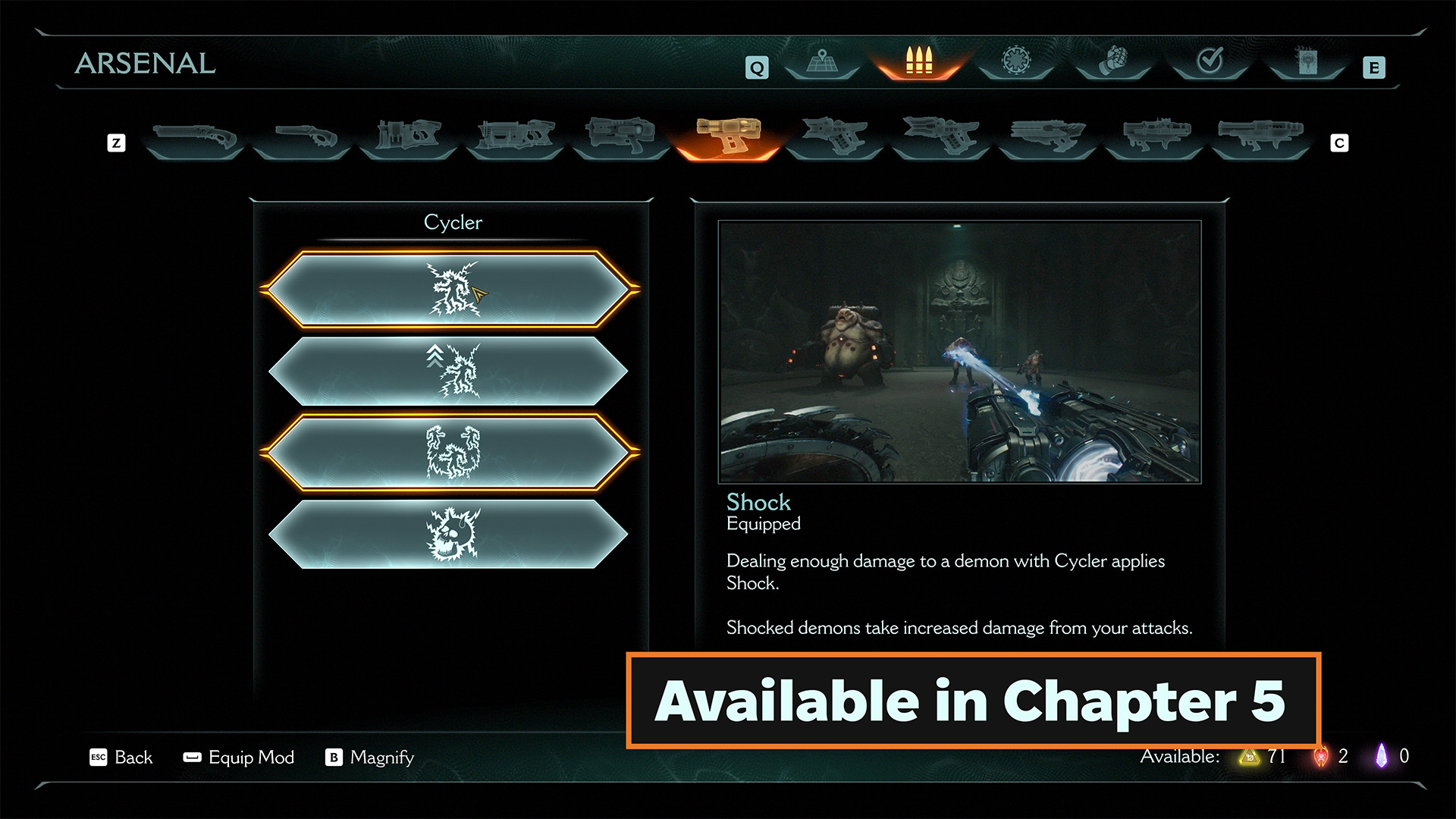
Task: Click the Shock mod preview video
Action: point(959,351)
